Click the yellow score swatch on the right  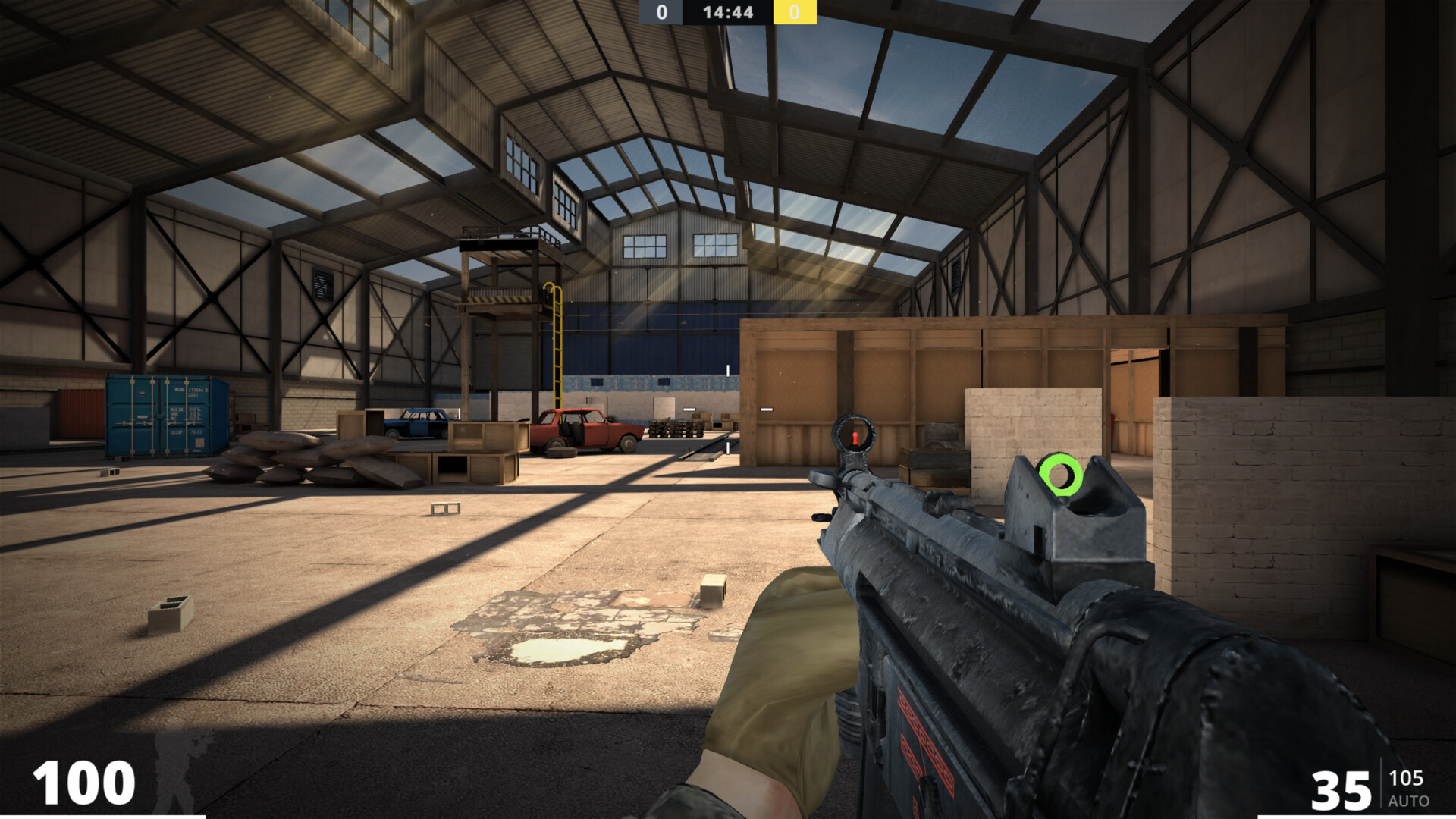pos(794,12)
